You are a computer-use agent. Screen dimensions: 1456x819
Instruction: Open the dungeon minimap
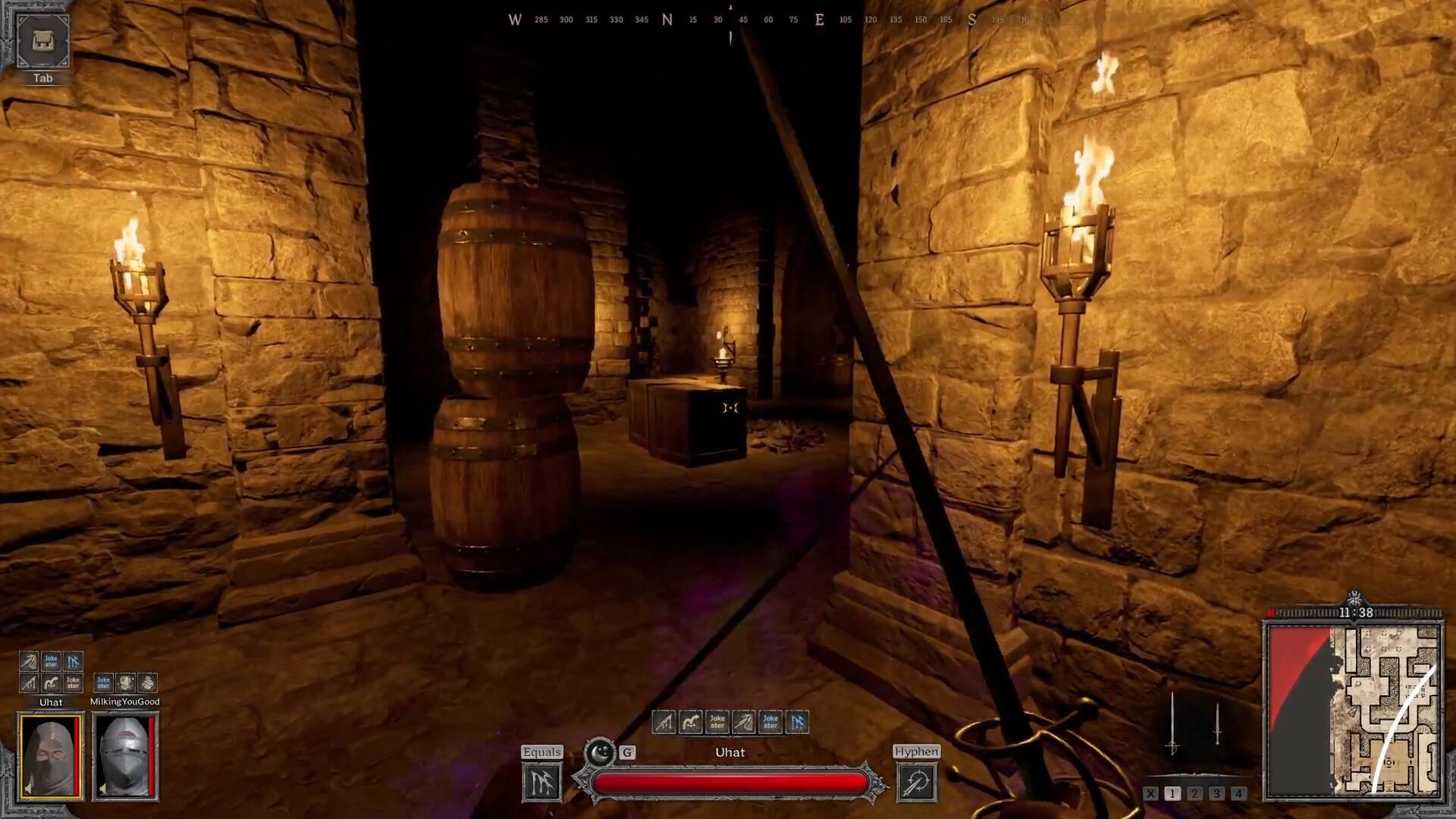tap(1354, 711)
